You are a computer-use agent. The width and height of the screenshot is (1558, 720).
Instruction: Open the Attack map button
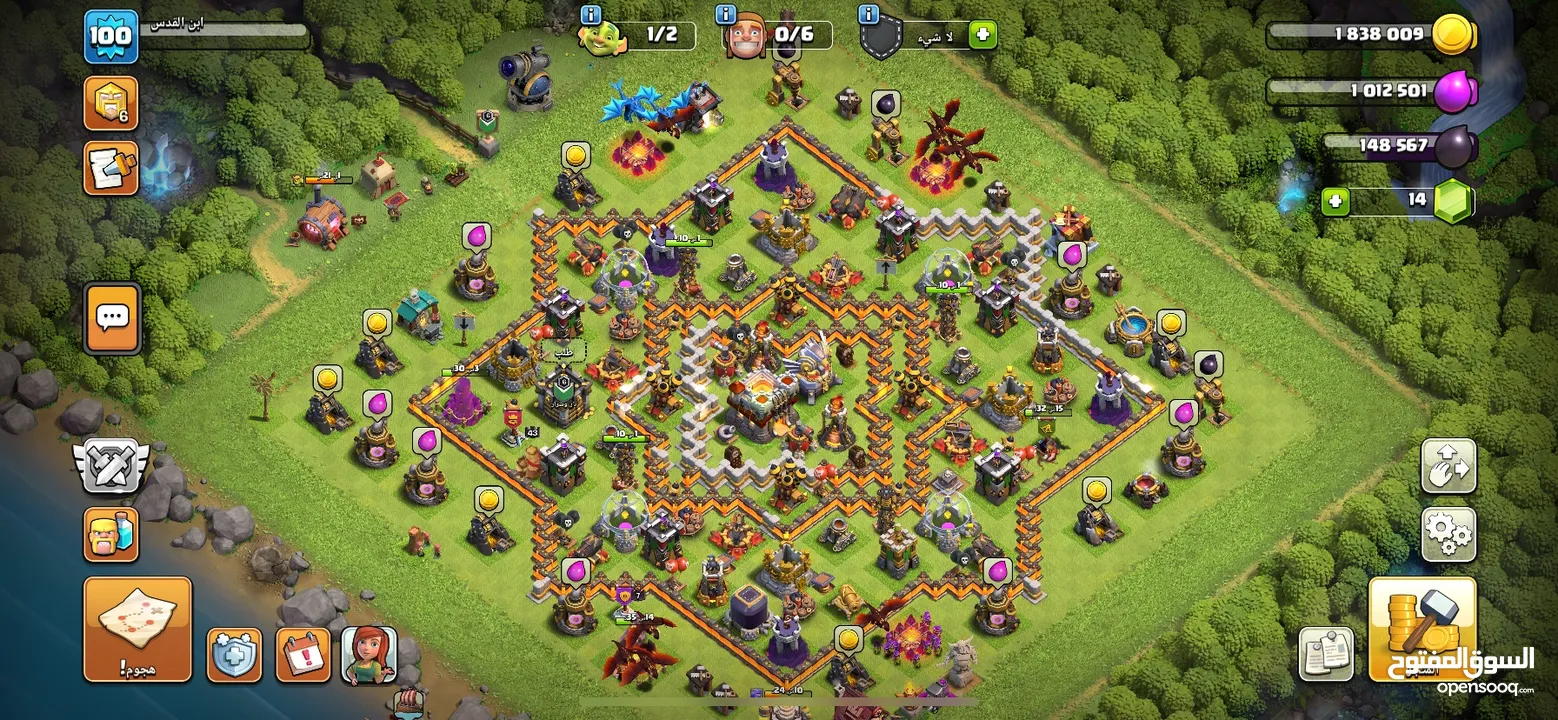[137, 628]
